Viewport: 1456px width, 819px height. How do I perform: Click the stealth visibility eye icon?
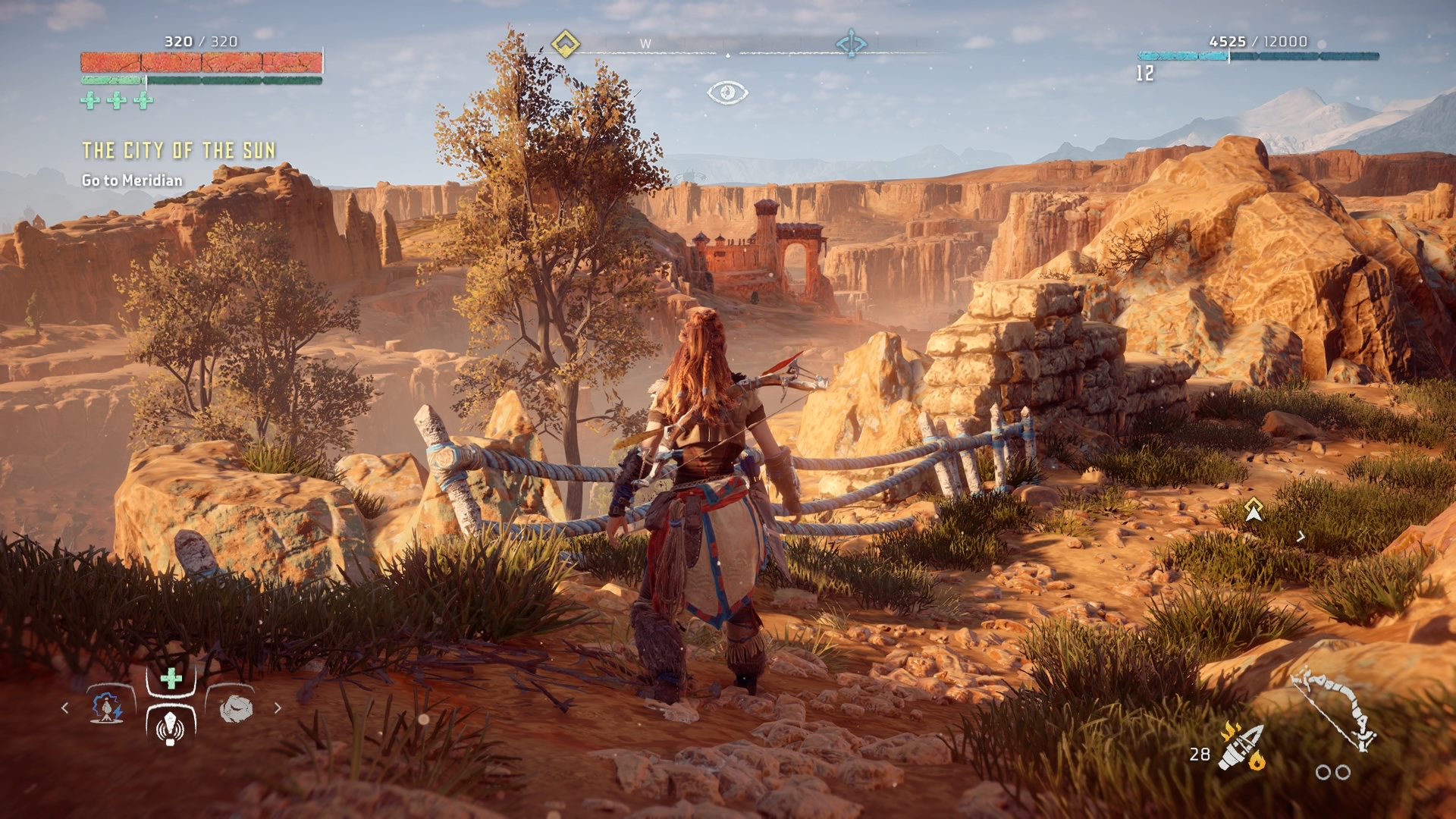pyautogui.click(x=727, y=93)
